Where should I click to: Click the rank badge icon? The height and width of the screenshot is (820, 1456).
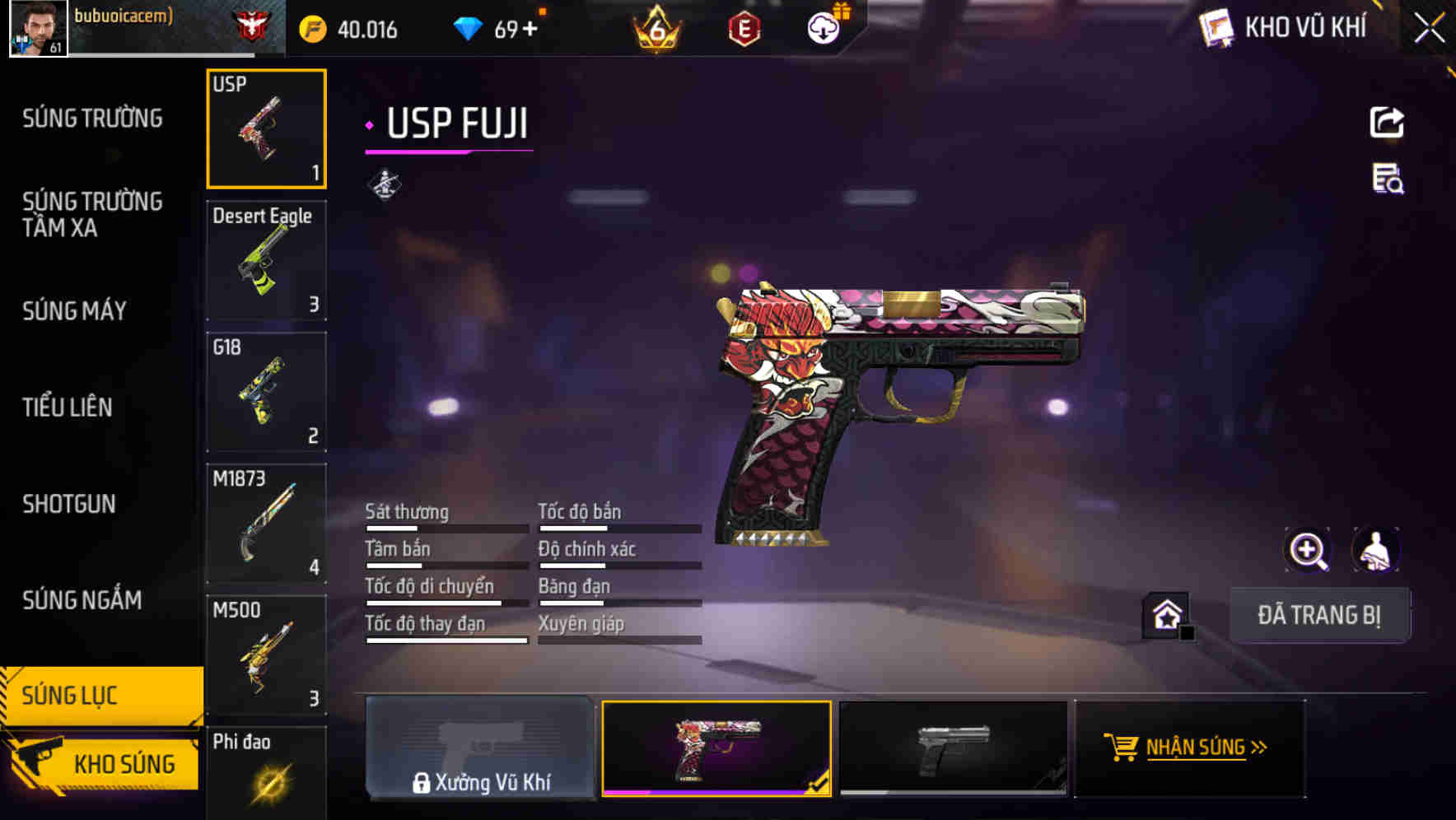659,26
